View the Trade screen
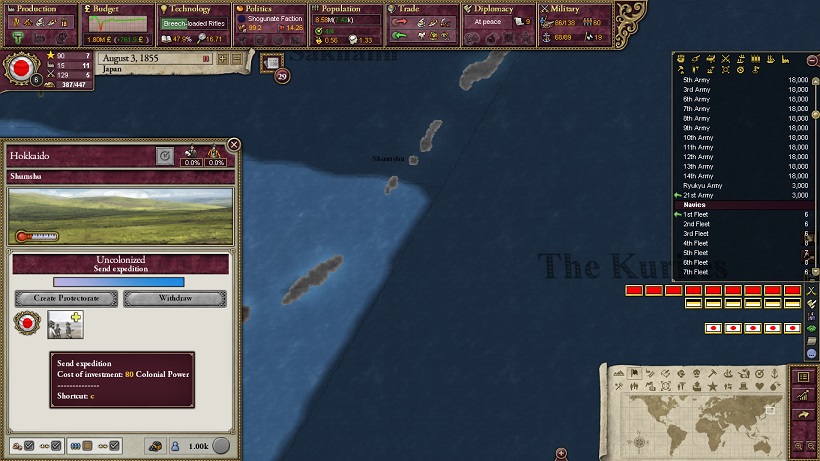Screen dimensions: 820x461 [422, 9]
